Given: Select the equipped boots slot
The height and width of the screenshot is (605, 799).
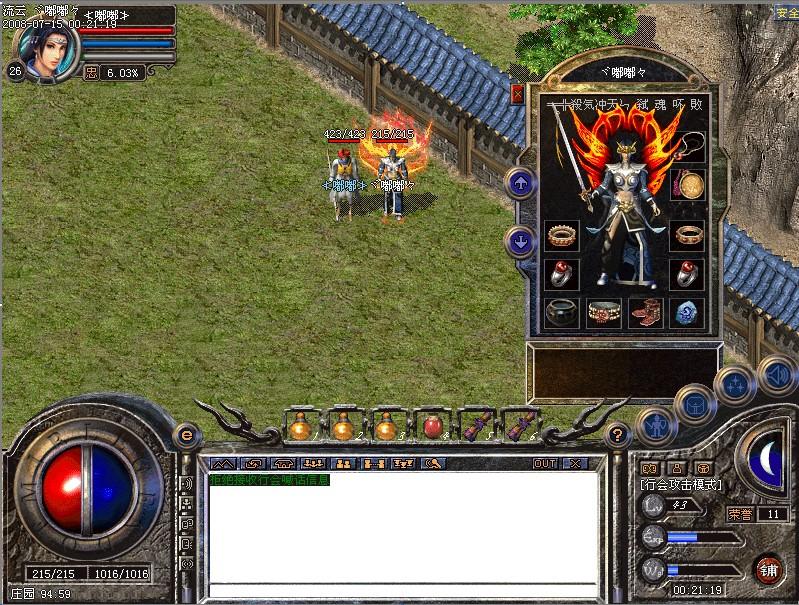Looking at the screenshot, I should pos(645,313).
